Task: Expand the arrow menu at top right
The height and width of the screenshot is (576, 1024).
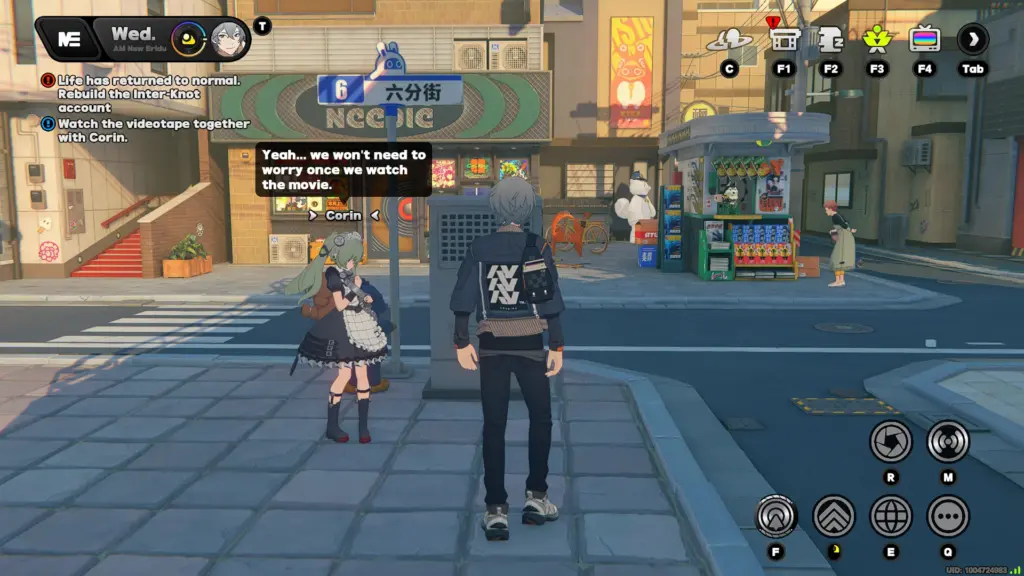Action: pos(972,40)
